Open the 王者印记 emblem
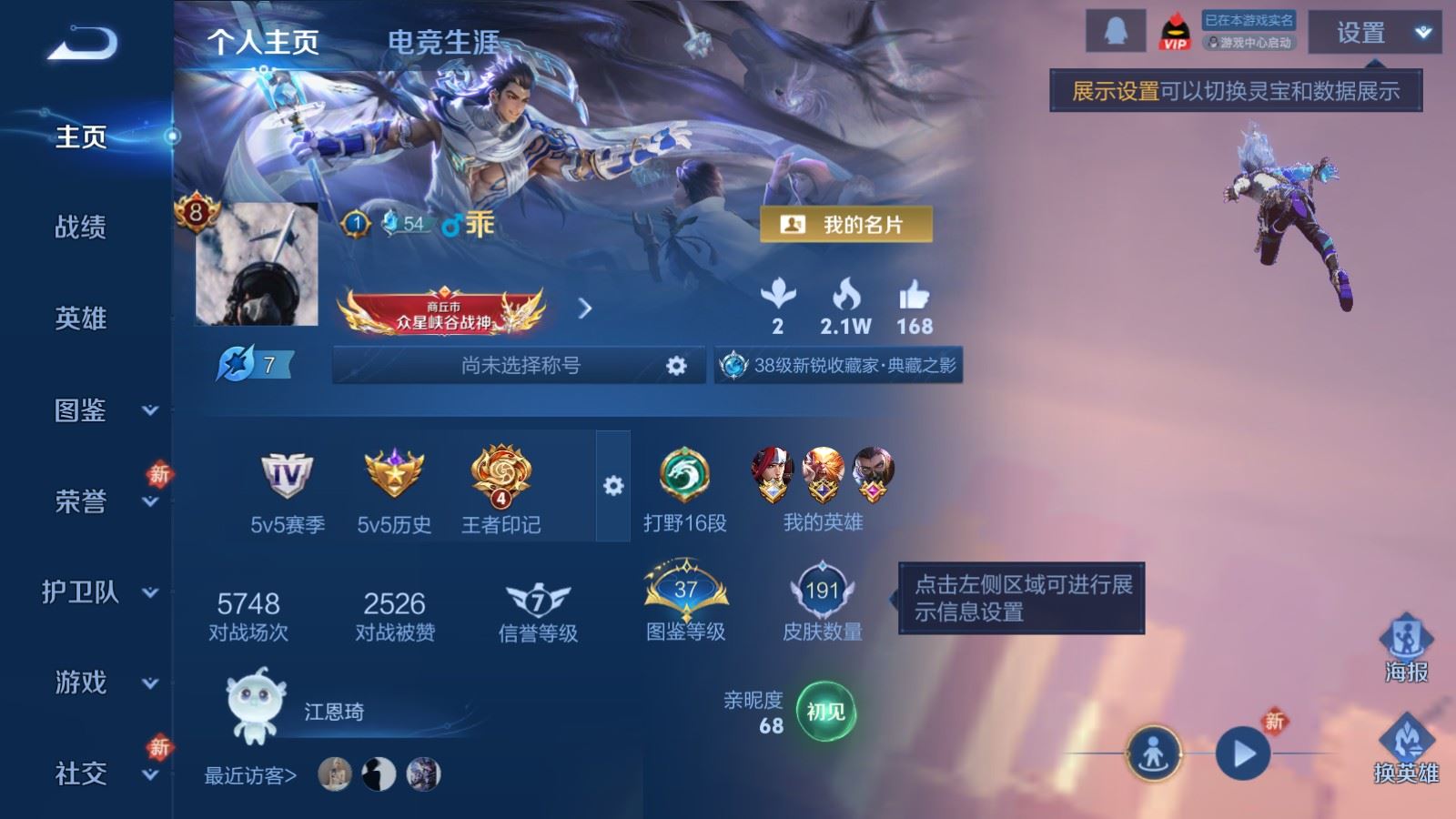1456x819 pixels. point(500,471)
